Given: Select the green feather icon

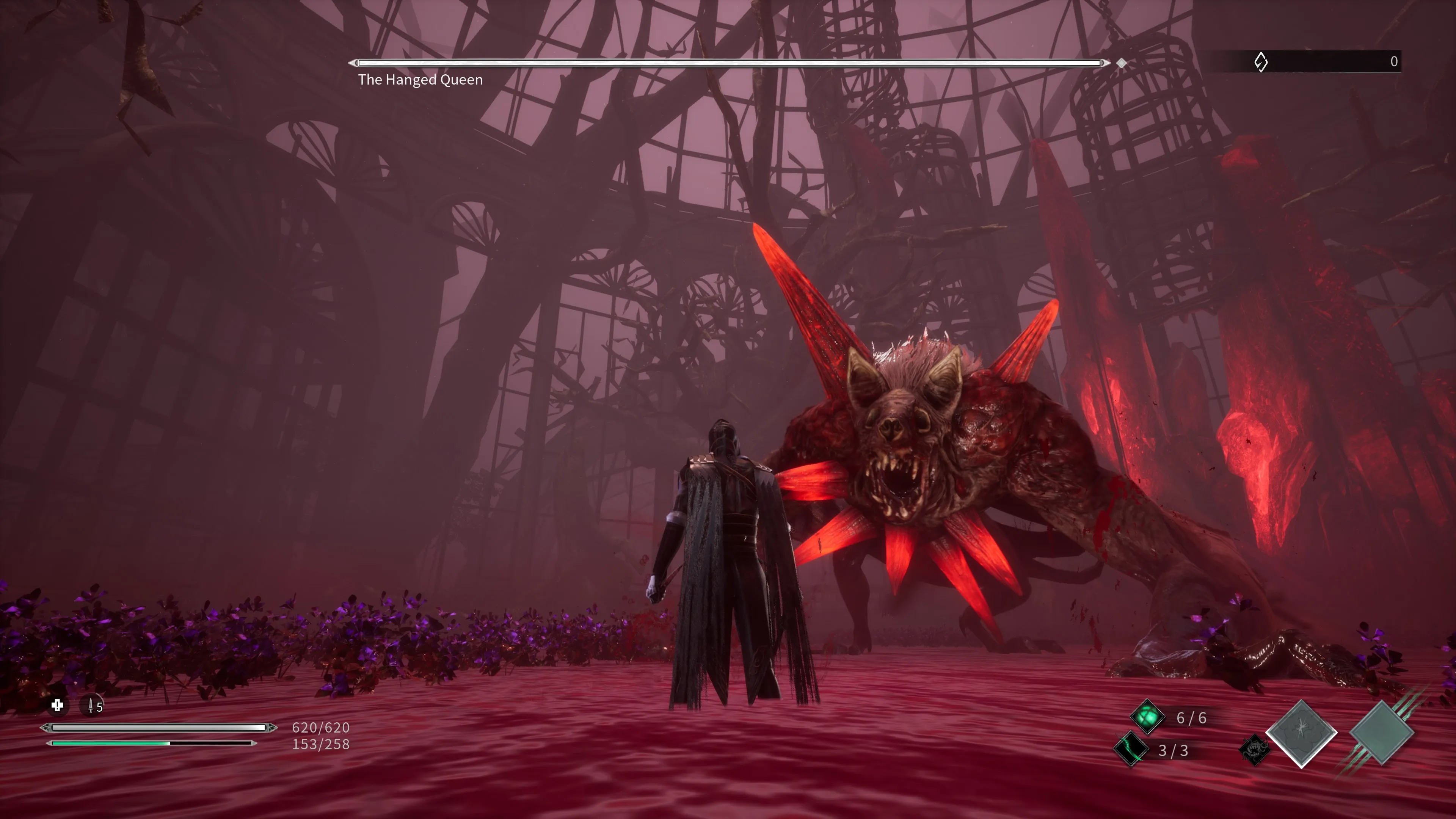Looking at the screenshot, I should [1131, 750].
